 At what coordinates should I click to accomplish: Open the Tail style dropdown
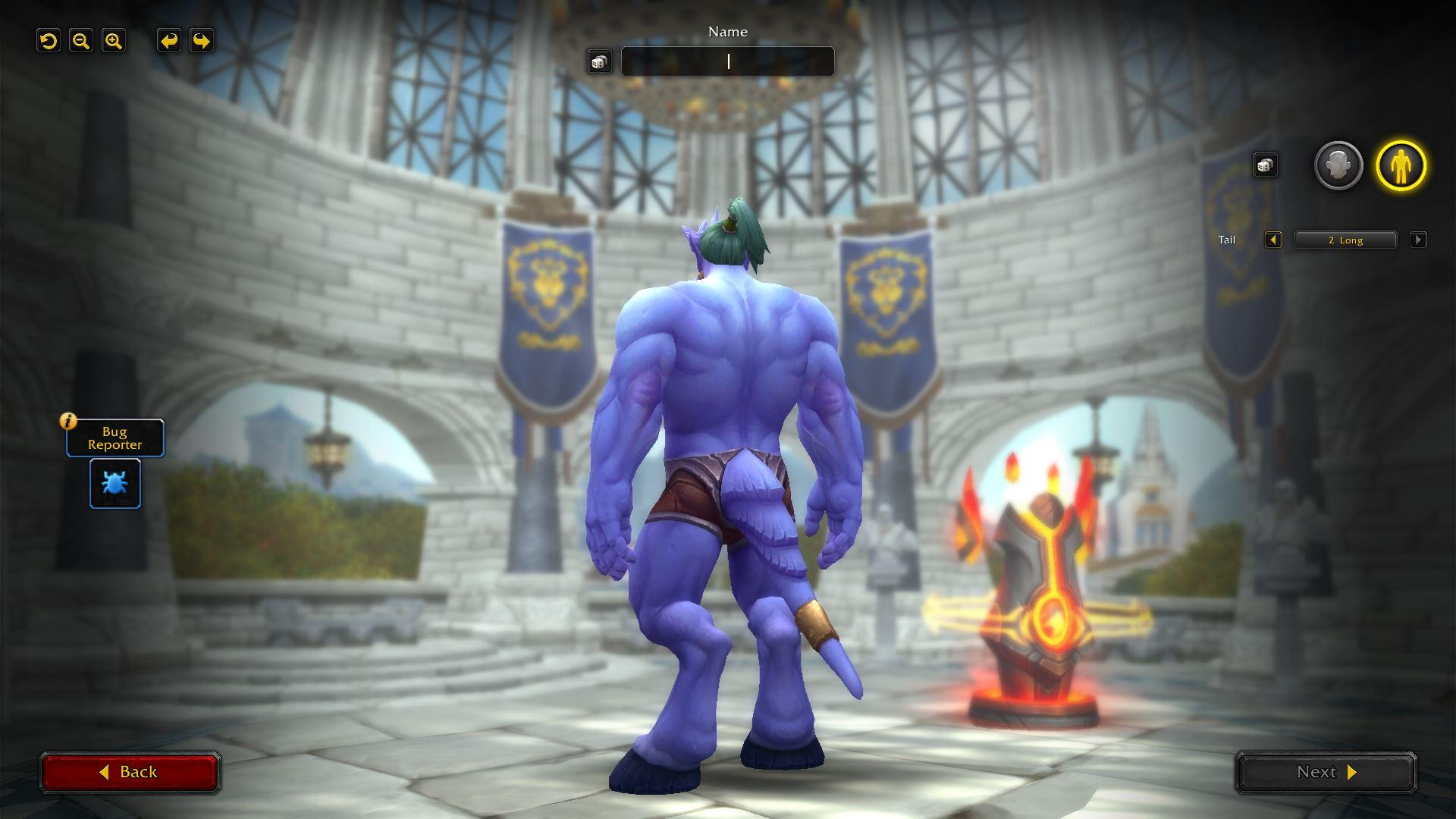point(1345,240)
